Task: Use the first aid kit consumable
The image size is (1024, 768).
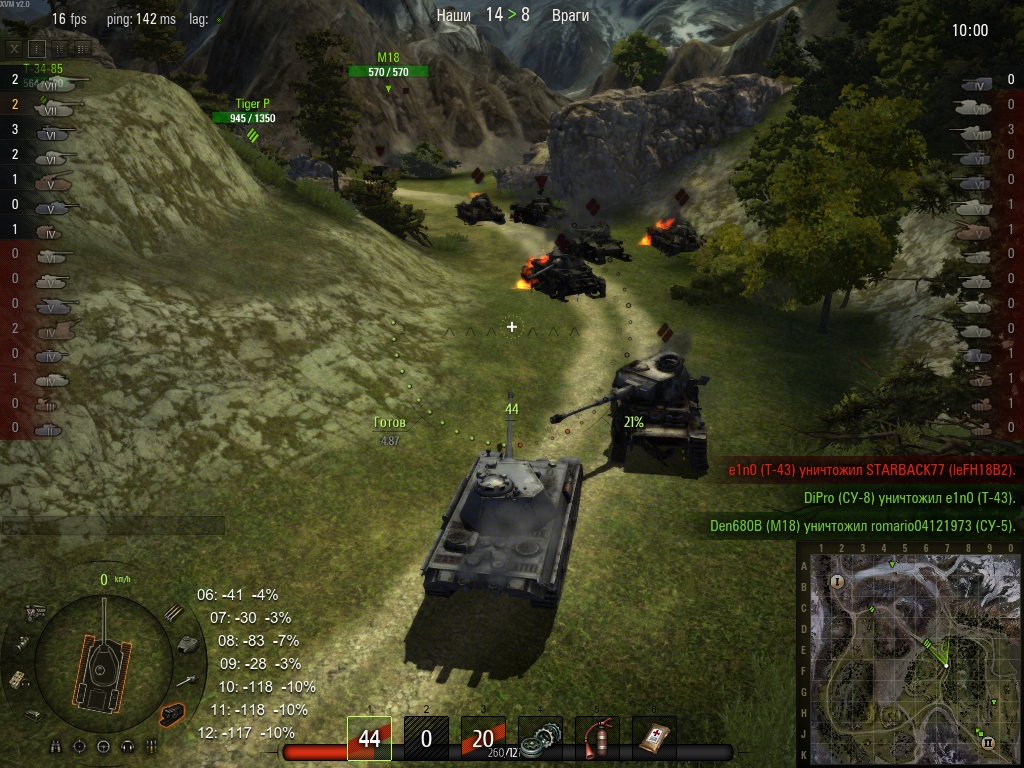Action: (x=655, y=738)
